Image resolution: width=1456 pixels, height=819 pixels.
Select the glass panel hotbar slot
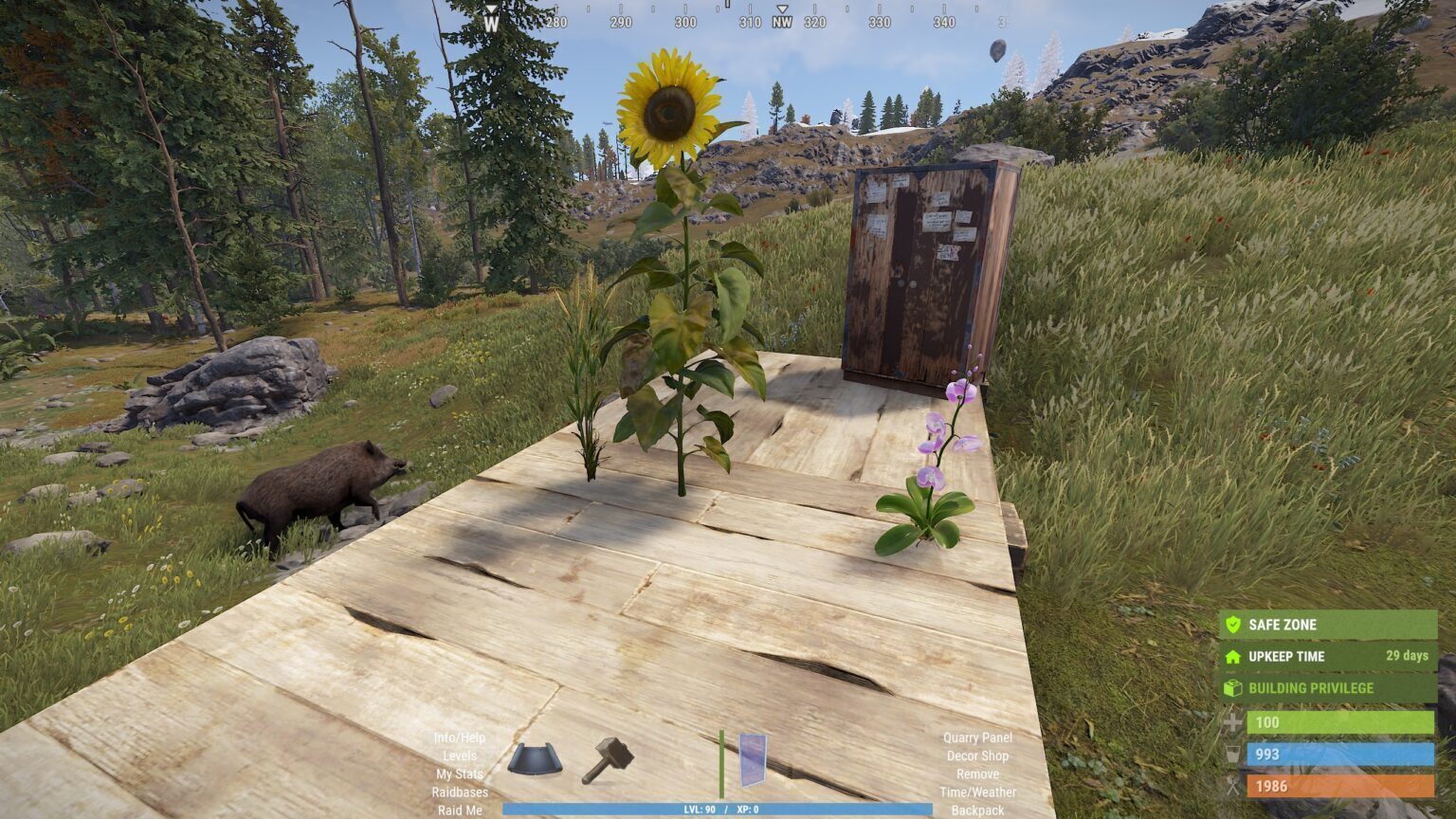(753, 759)
